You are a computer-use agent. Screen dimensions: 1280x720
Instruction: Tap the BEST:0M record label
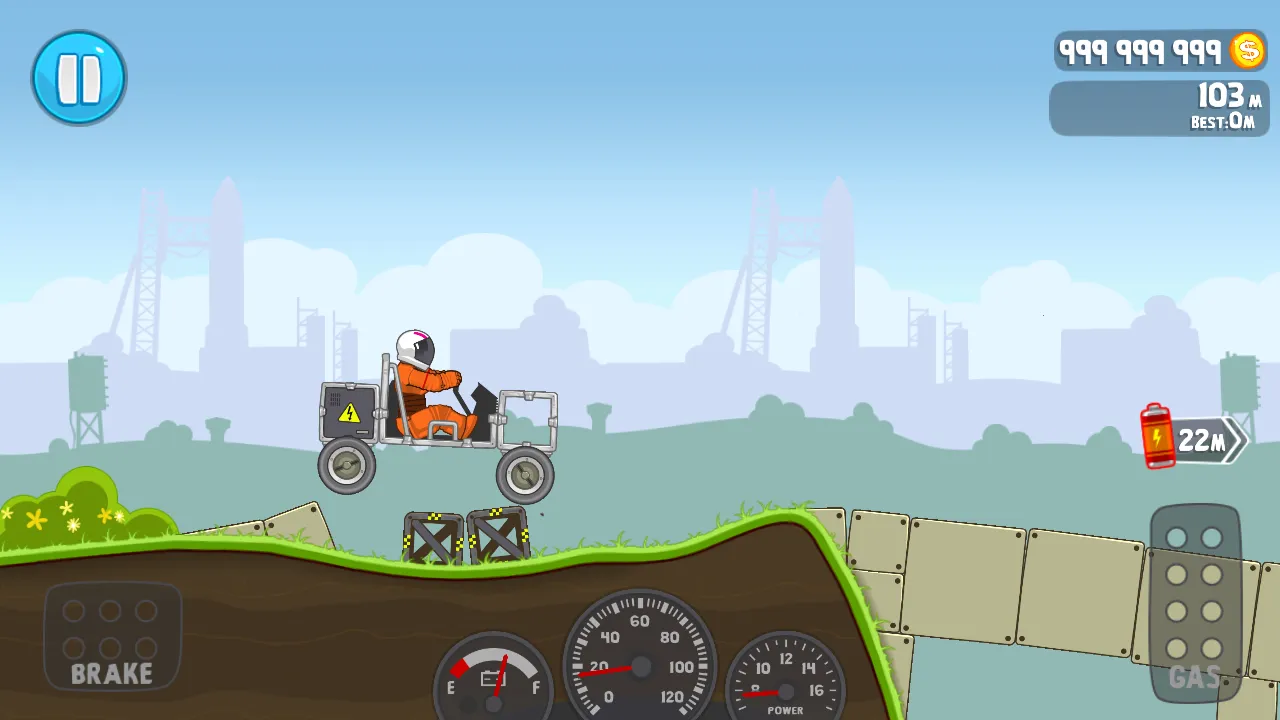click(1222, 122)
